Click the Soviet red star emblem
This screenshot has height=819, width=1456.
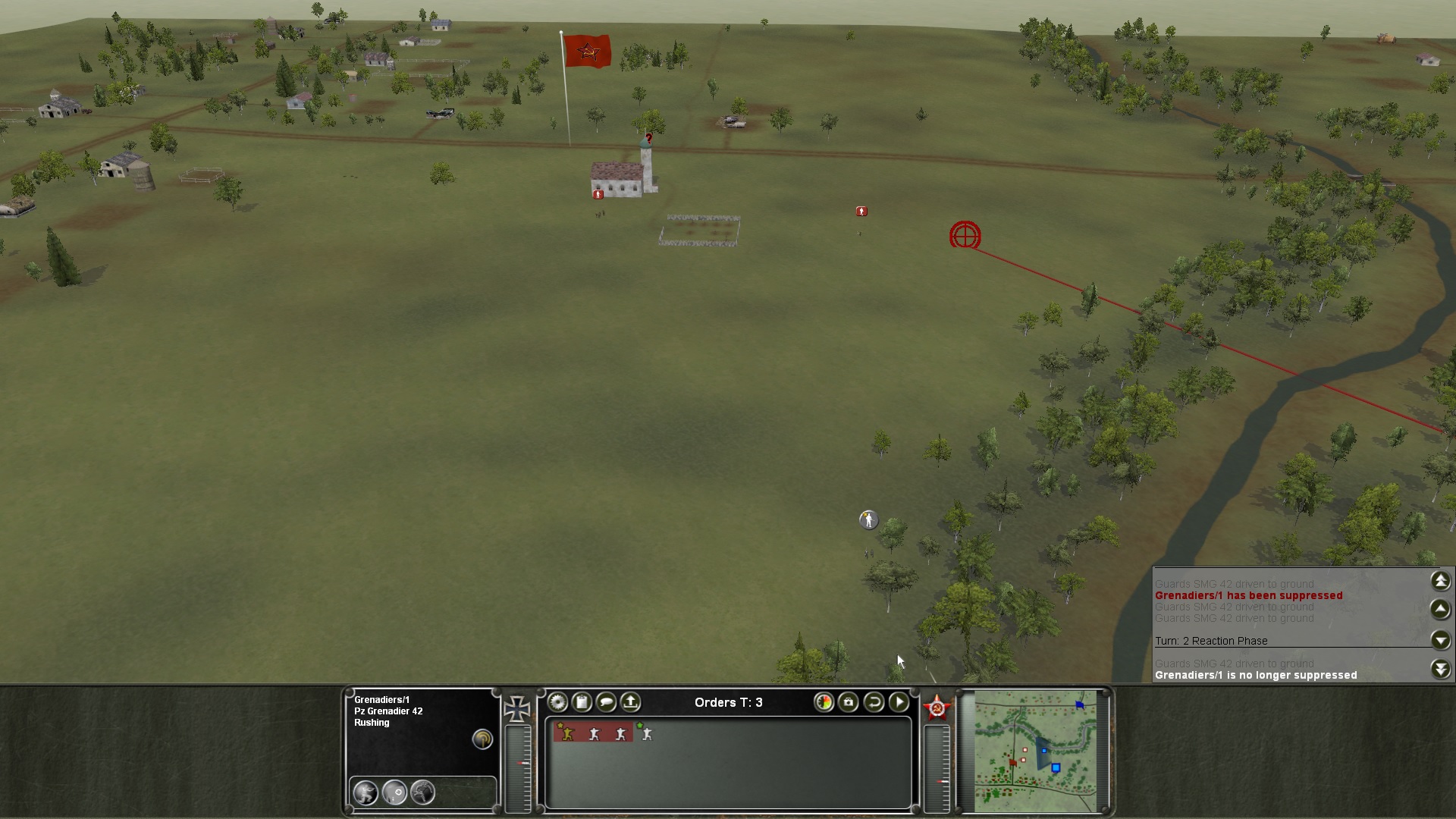tap(937, 708)
